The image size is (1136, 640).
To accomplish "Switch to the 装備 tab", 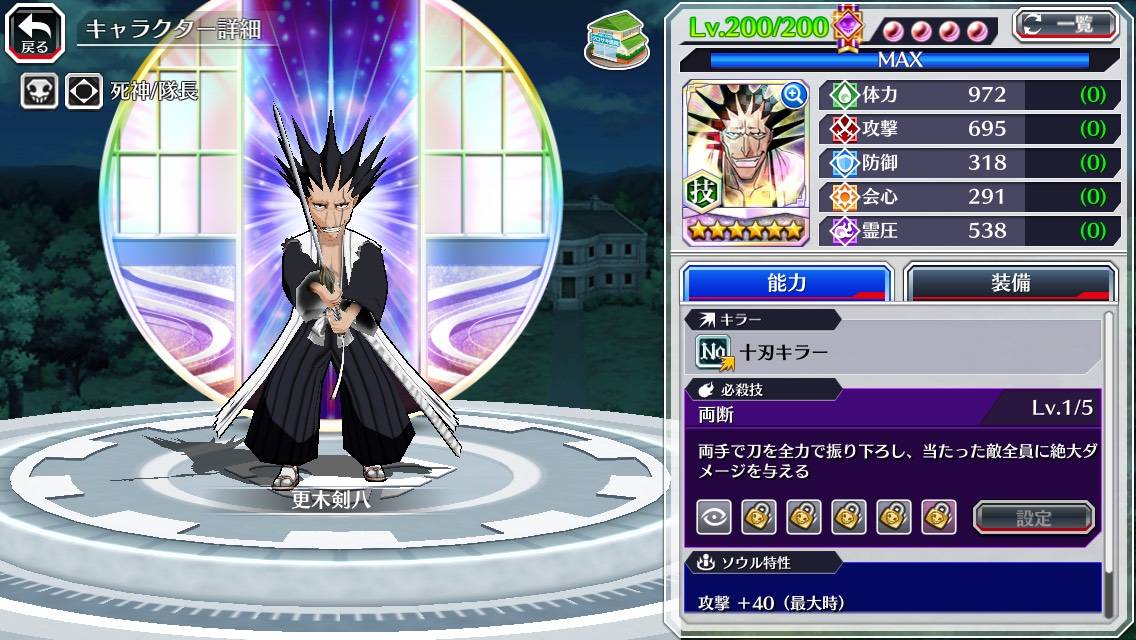I will (1010, 283).
